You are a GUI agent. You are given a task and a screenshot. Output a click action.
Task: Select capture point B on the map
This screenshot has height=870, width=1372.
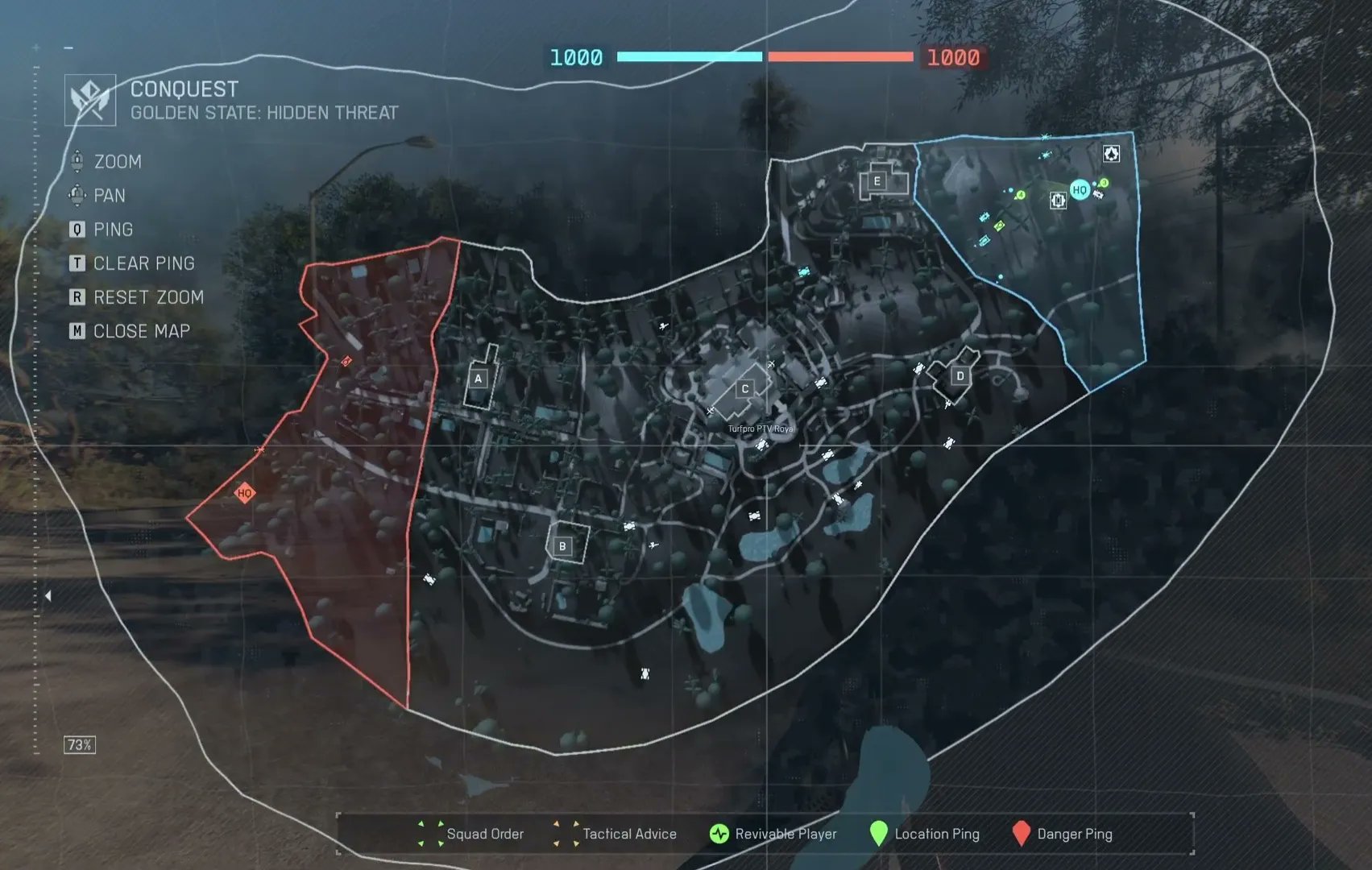click(562, 546)
